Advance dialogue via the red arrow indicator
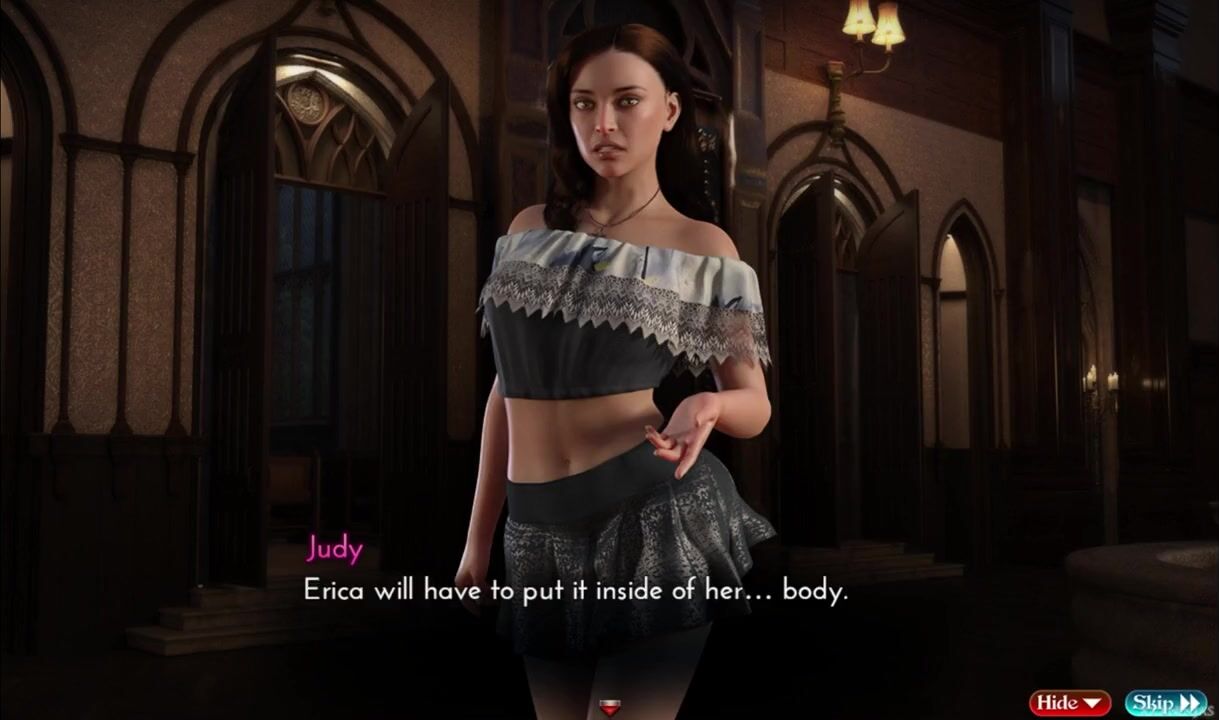This screenshot has width=1219, height=720. (609, 708)
